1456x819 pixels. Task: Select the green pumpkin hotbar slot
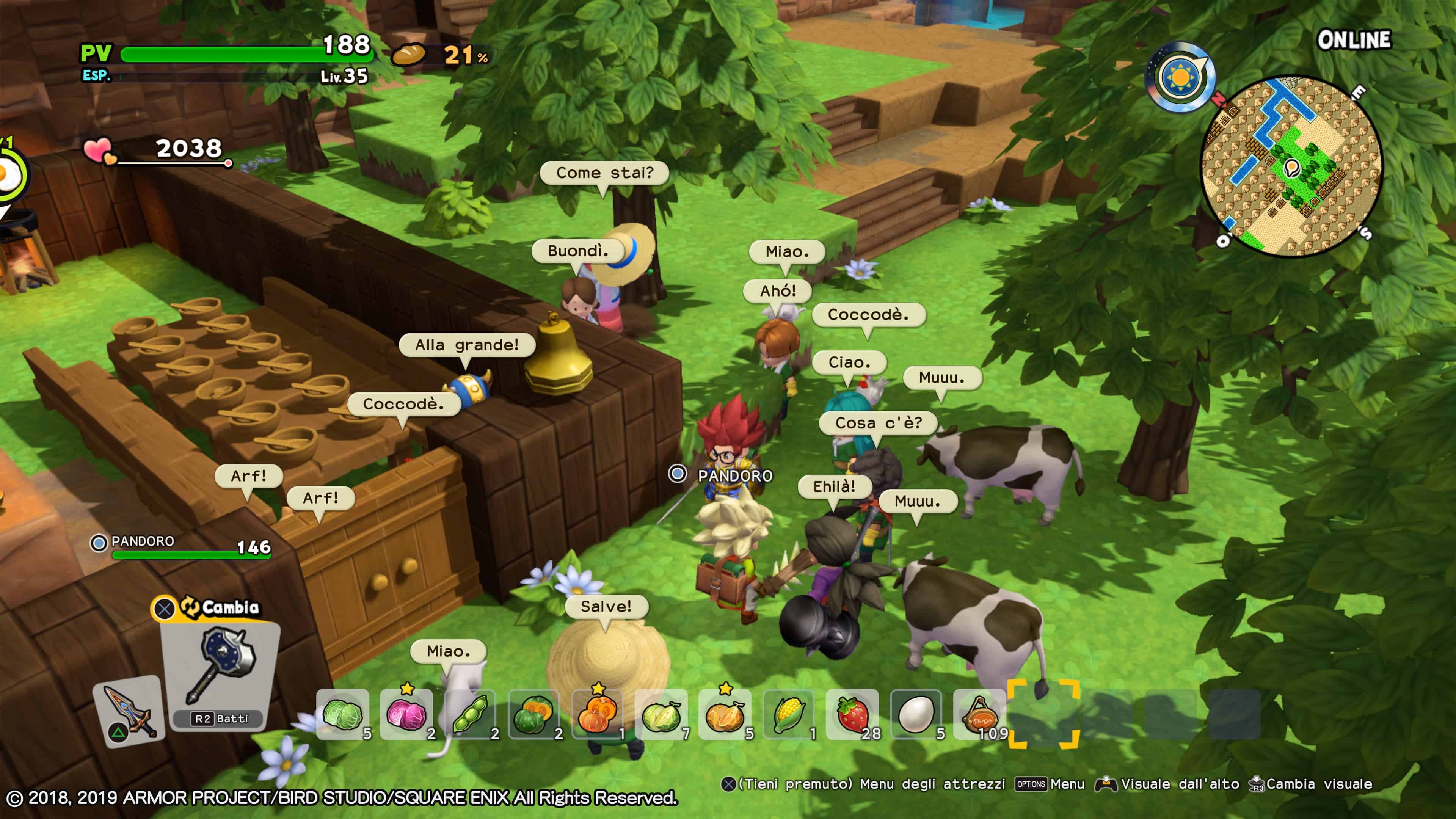click(534, 714)
